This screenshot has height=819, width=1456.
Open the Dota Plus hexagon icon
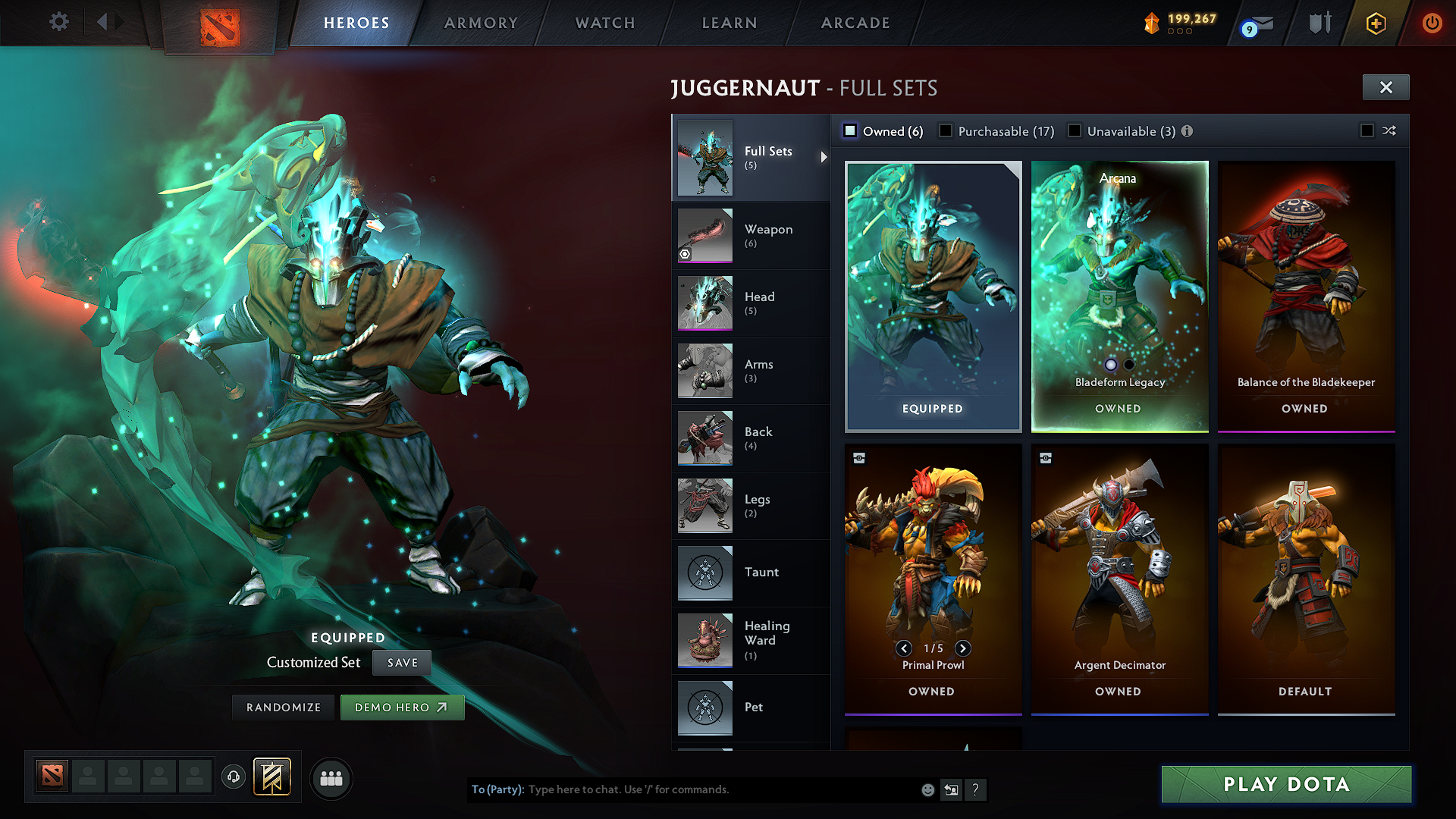tap(1375, 23)
